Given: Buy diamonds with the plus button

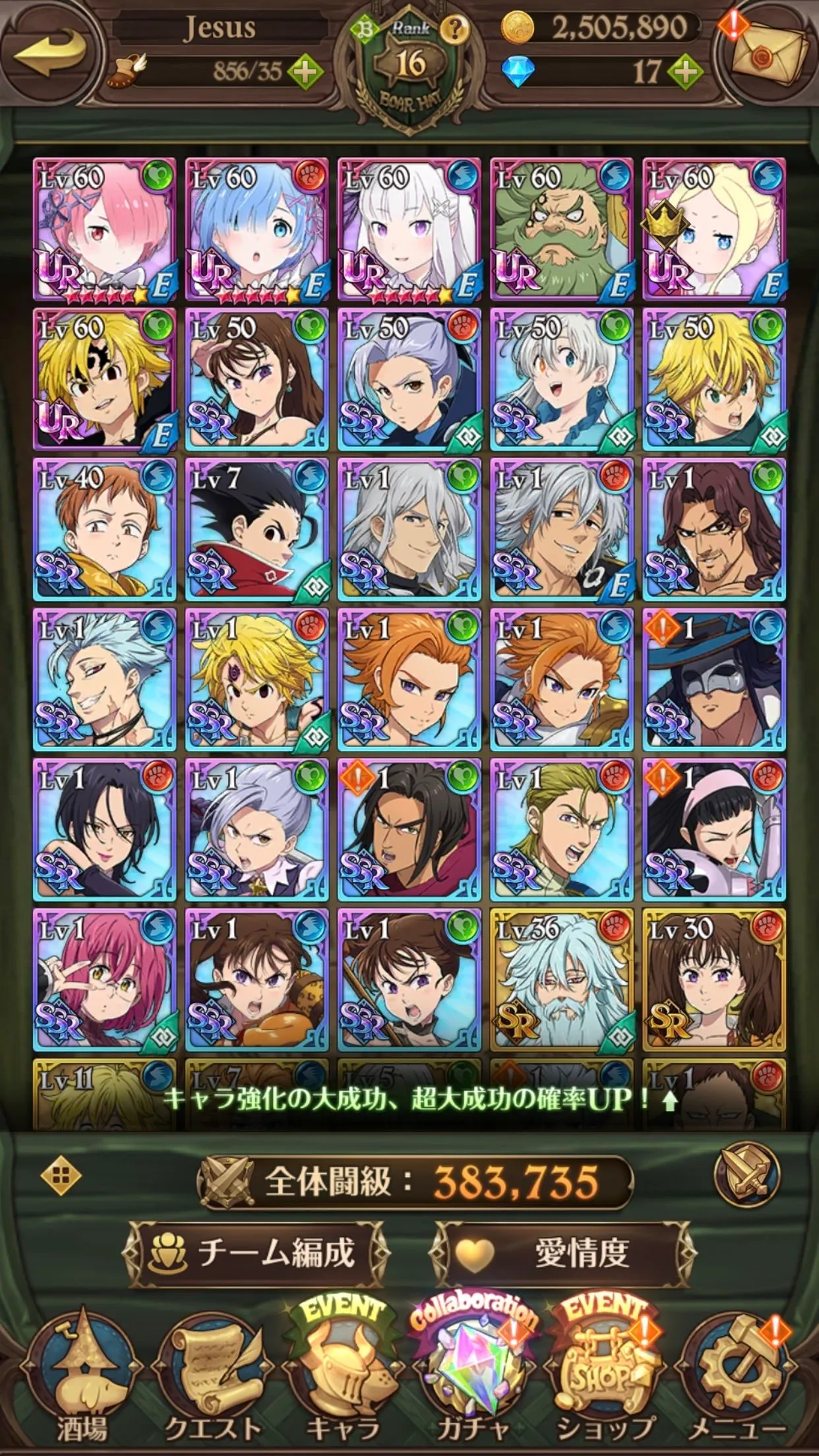Looking at the screenshot, I should [x=686, y=71].
